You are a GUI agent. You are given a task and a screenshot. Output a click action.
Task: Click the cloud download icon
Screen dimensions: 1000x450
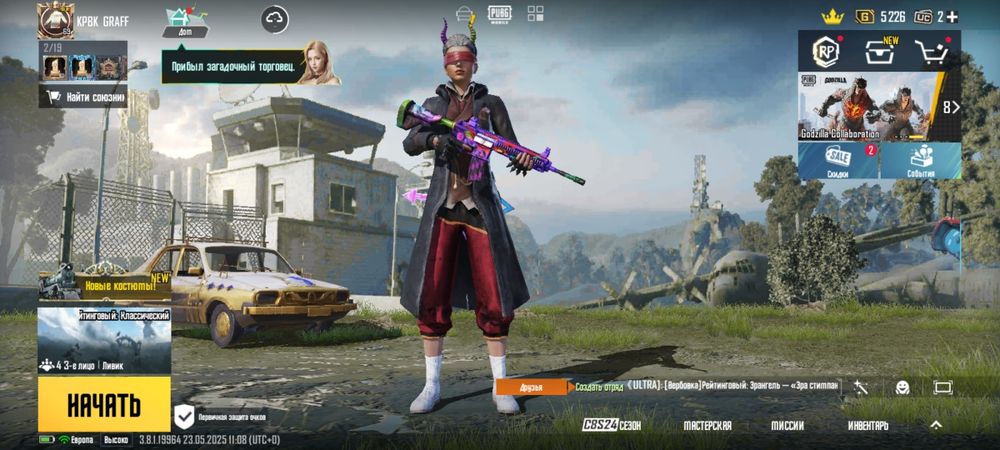(x=275, y=19)
